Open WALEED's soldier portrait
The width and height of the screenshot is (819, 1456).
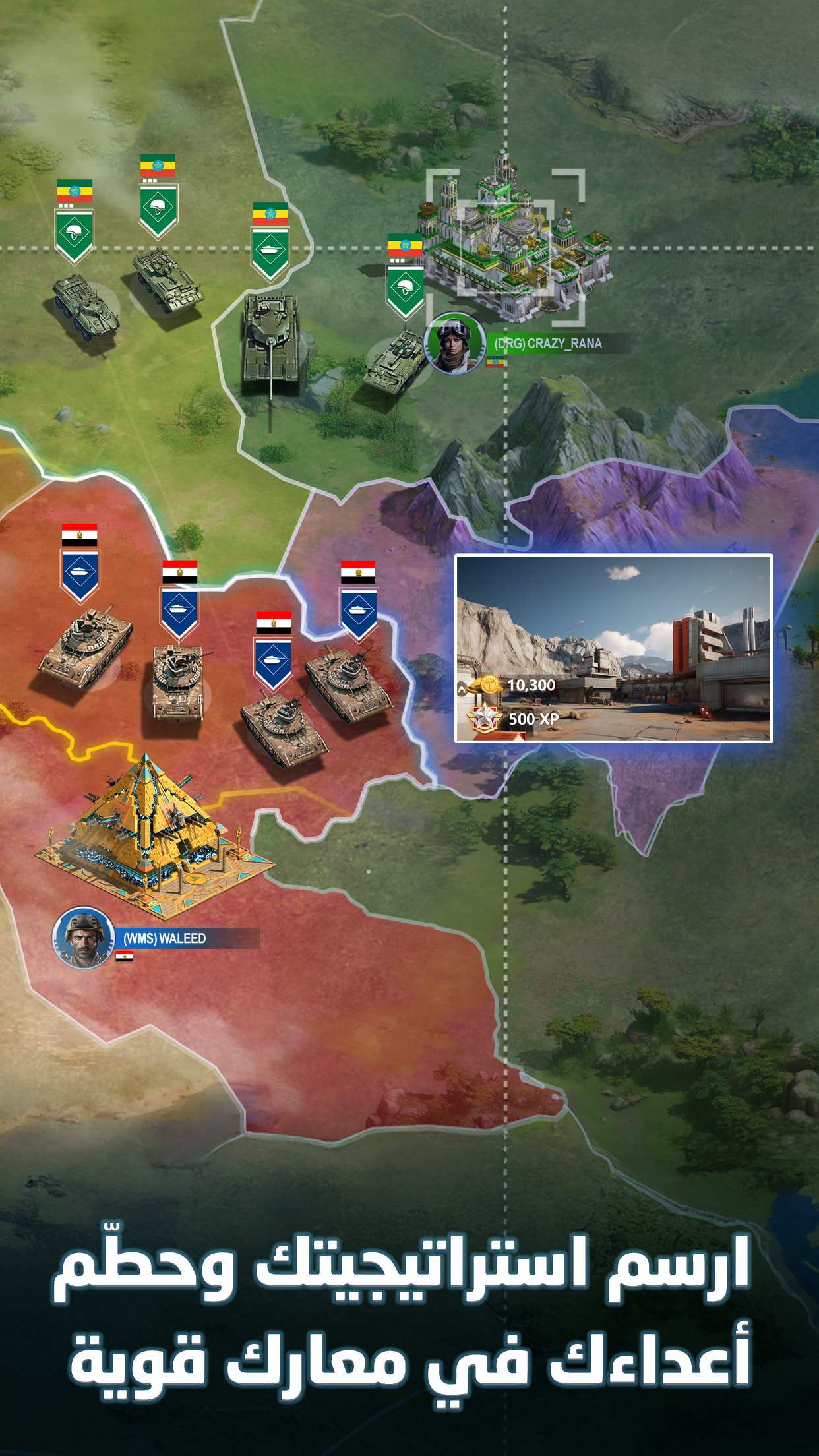[84, 938]
